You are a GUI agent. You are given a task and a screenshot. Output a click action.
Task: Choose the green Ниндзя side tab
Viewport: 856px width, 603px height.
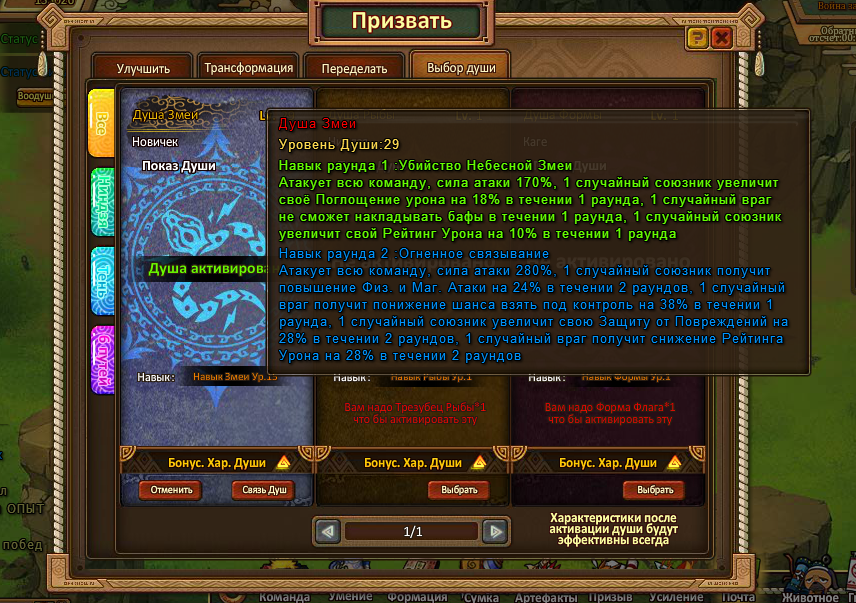(x=101, y=201)
